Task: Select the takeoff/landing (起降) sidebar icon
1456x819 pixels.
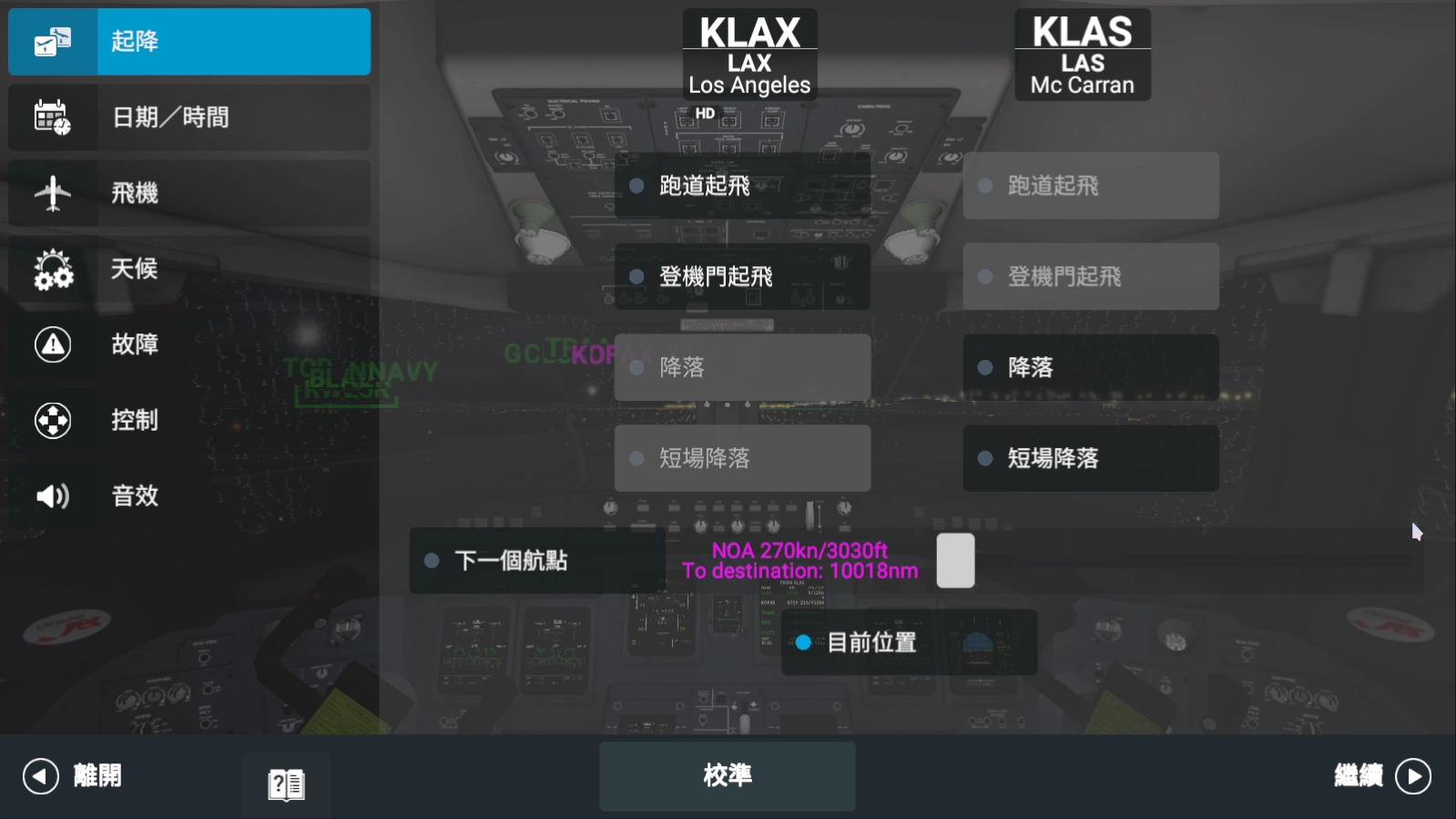Action: [x=53, y=41]
